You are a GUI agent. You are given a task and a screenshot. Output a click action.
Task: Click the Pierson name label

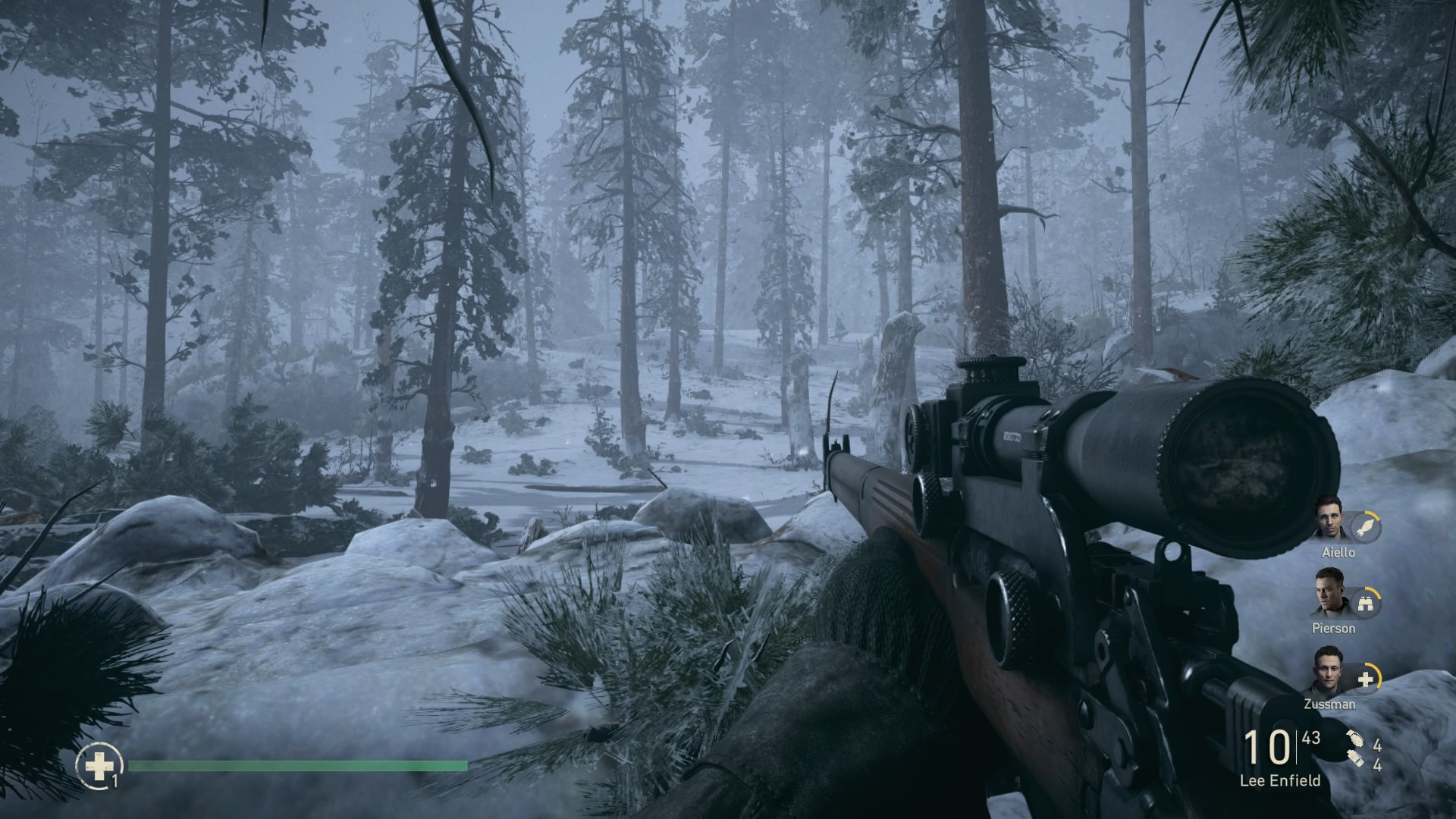pyautogui.click(x=1335, y=629)
